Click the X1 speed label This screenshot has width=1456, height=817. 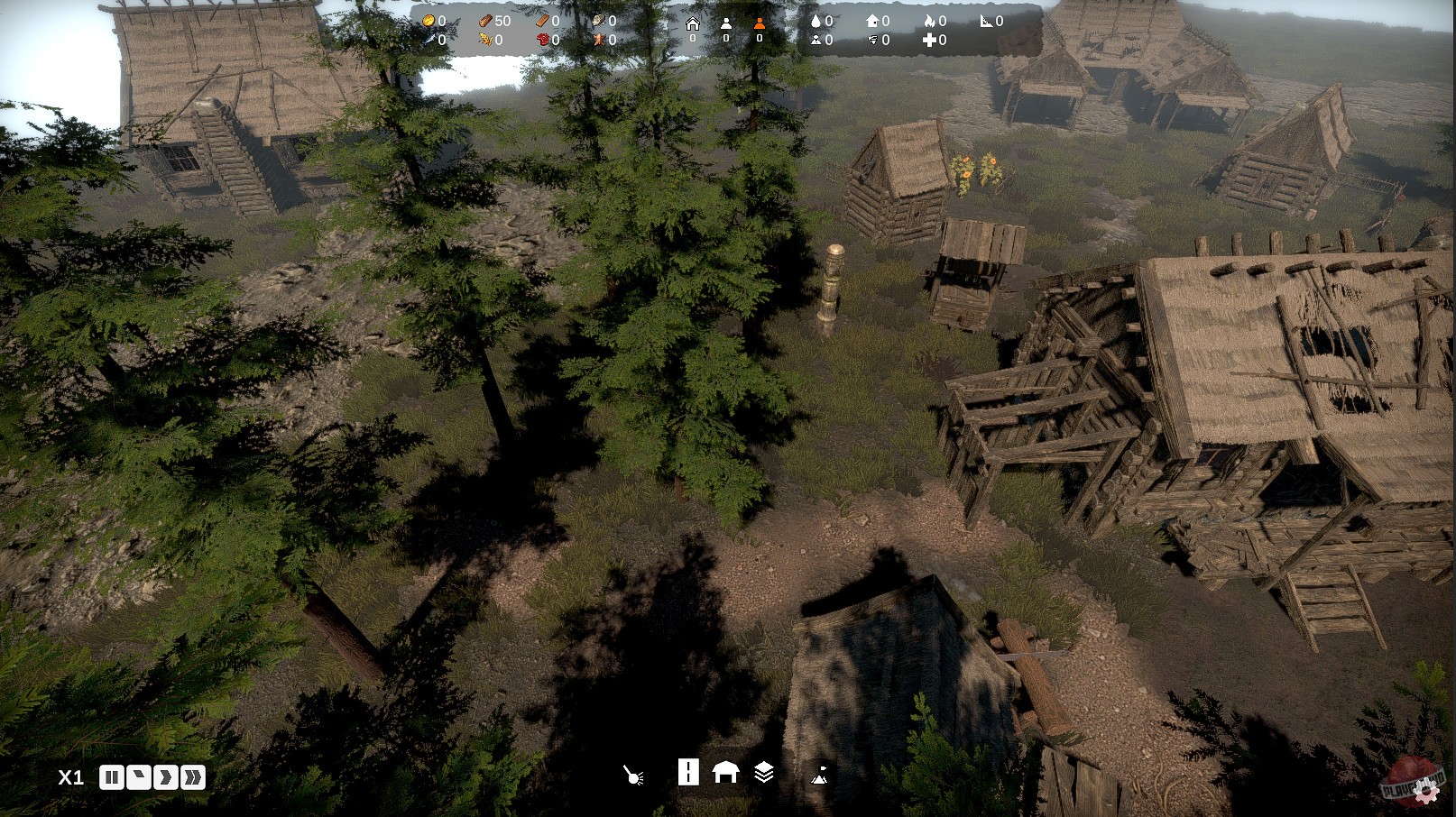[69, 776]
